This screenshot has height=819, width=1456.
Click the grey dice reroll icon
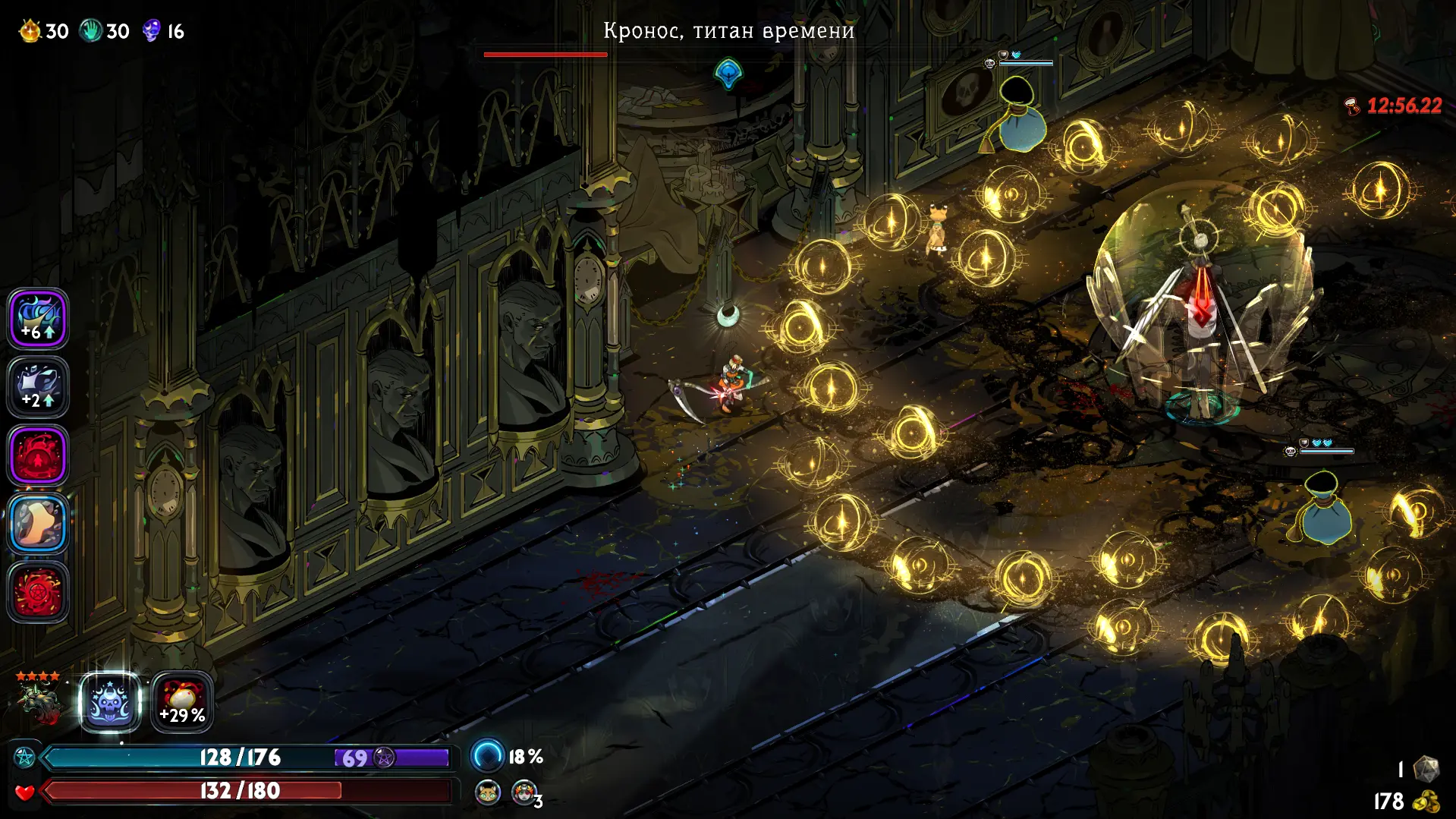(1426, 769)
